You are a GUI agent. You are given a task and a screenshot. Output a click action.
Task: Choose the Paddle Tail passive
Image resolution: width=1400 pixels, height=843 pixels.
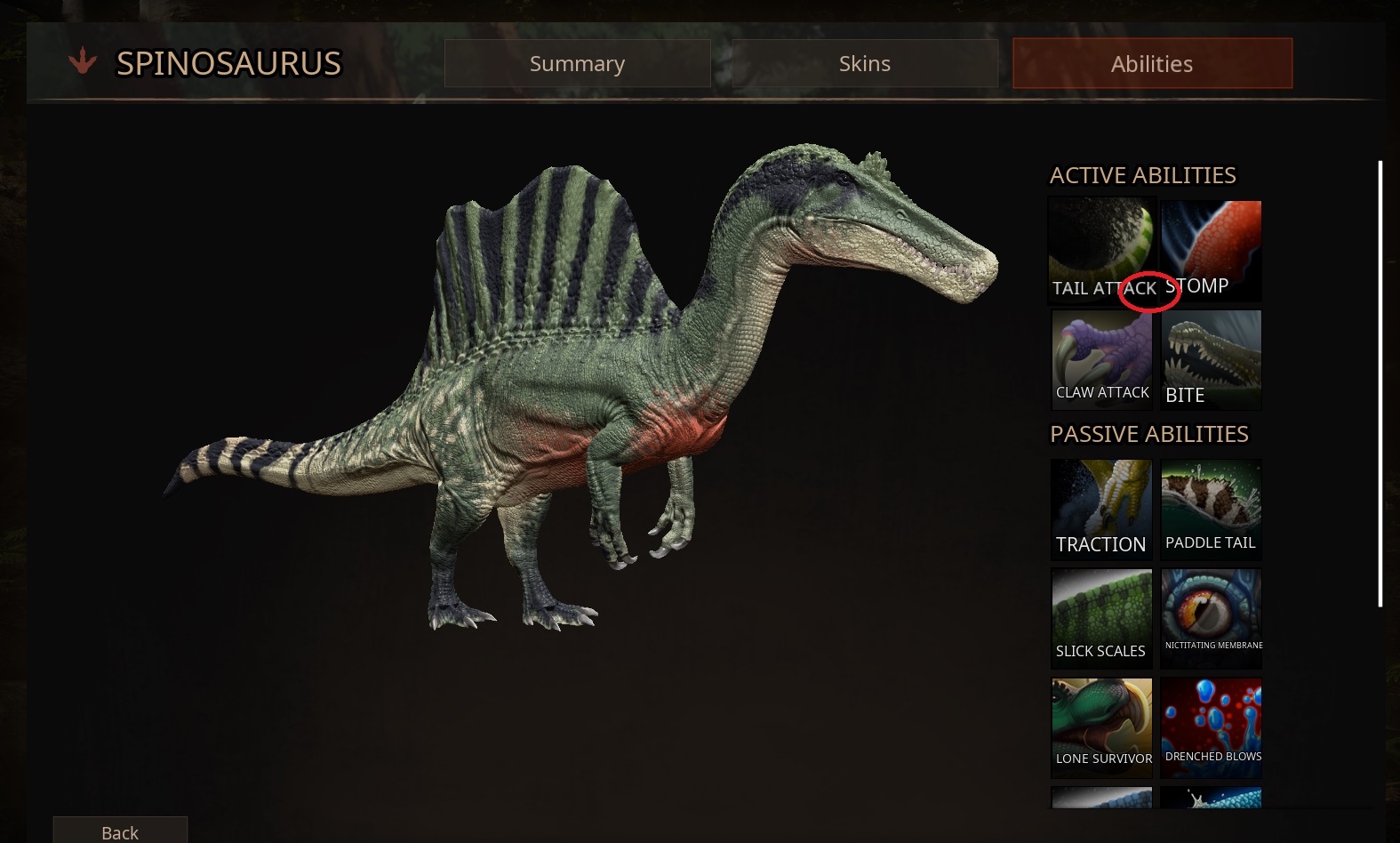pos(1211,509)
